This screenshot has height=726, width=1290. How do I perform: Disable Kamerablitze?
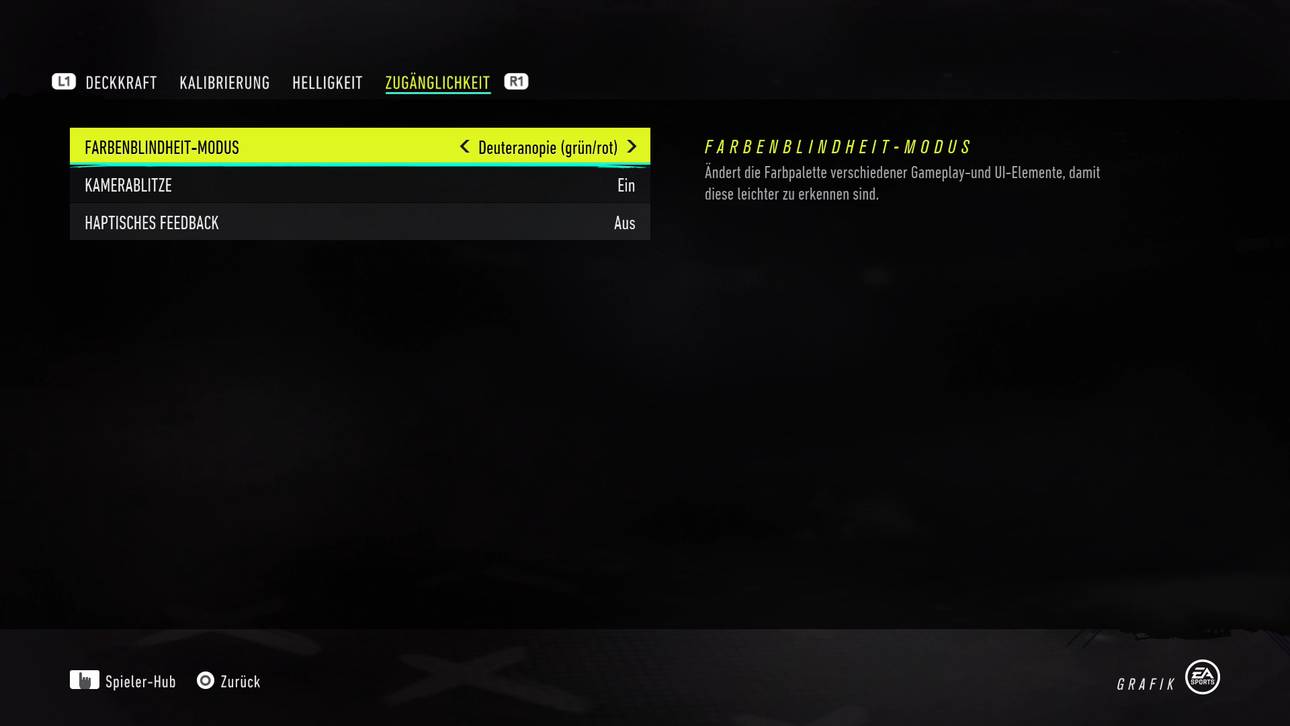(x=625, y=185)
